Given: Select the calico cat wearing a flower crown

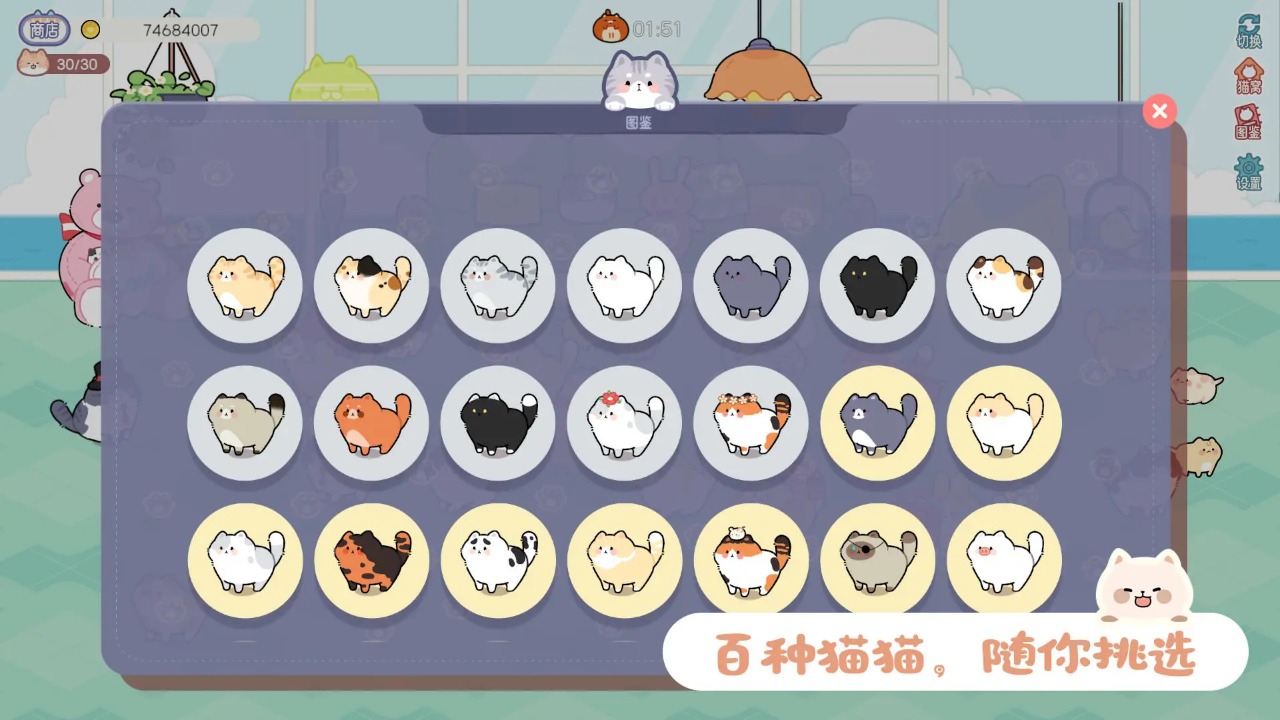Looking at the screenshot, I should click(751, 422).
